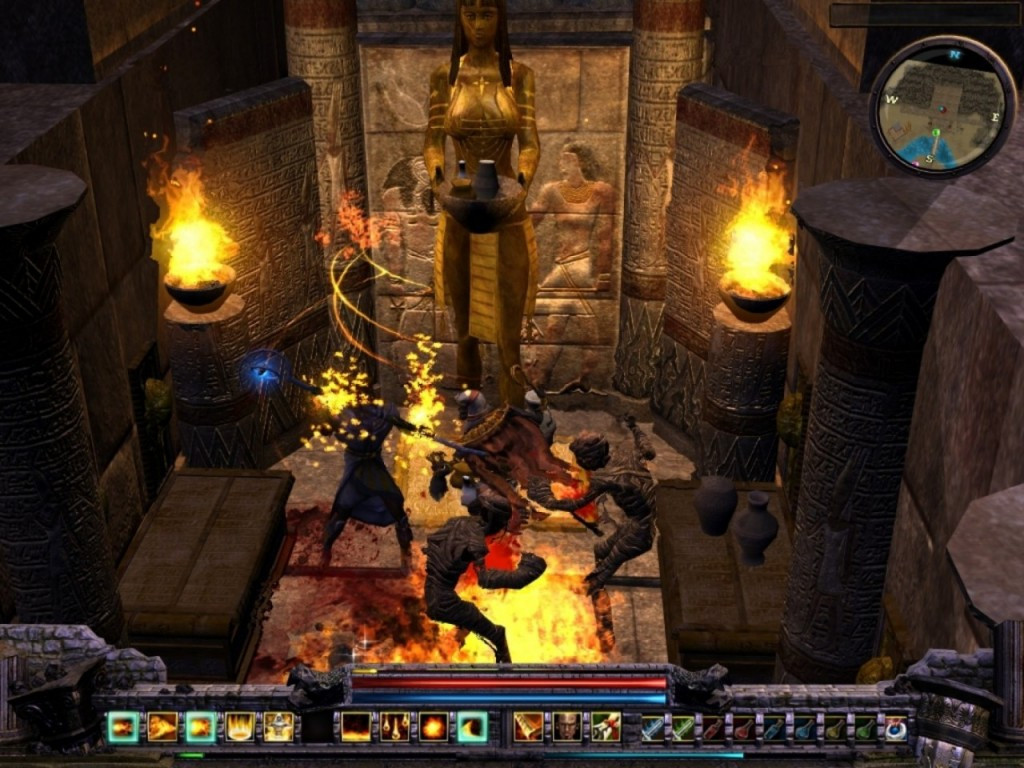Use the burning ground skill
This screenshot has height=768, width=1024.
coord(356,727)
